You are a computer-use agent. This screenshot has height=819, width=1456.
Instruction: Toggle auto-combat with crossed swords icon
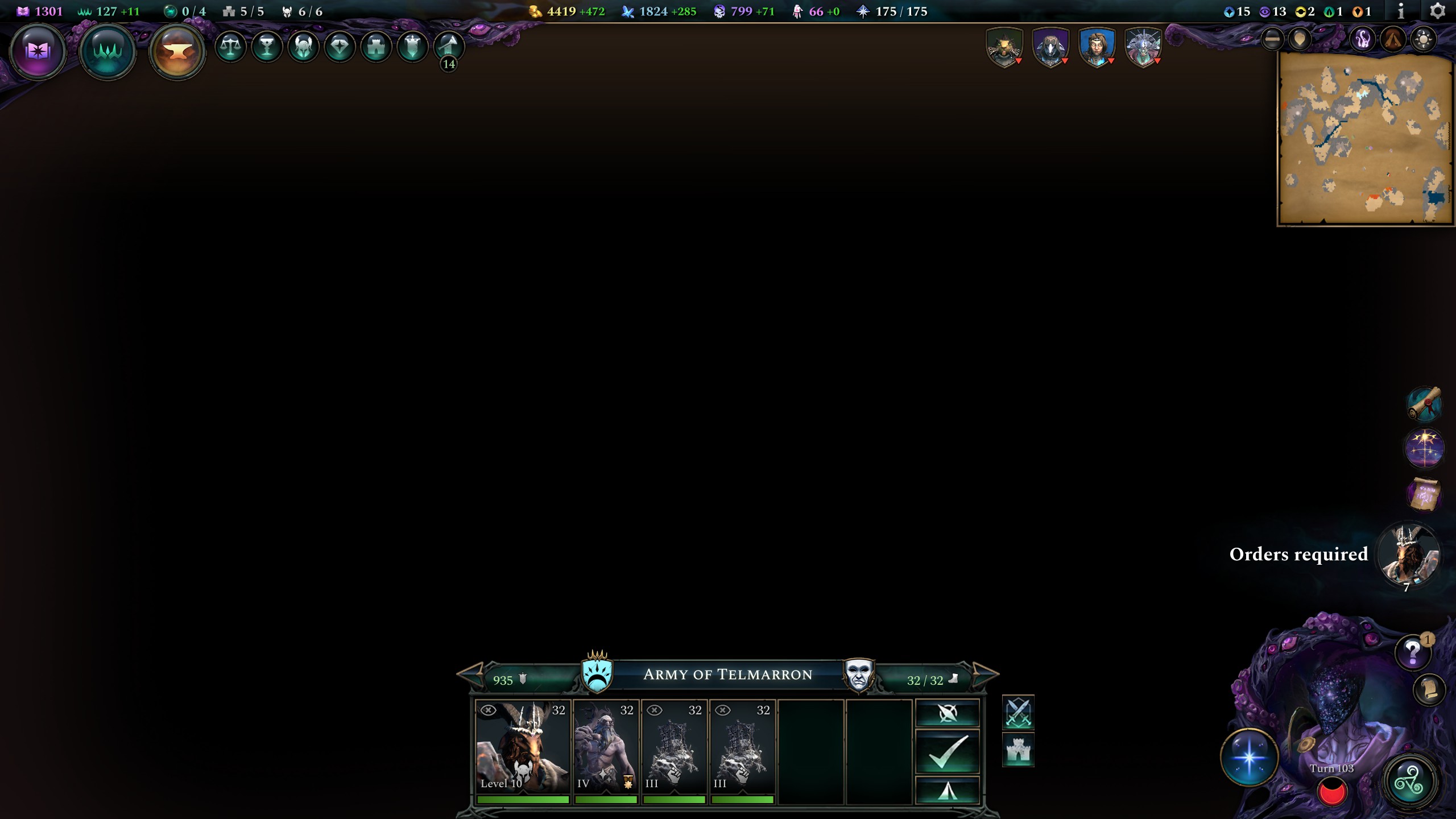pyautogui.click(x=1018, y=712)
